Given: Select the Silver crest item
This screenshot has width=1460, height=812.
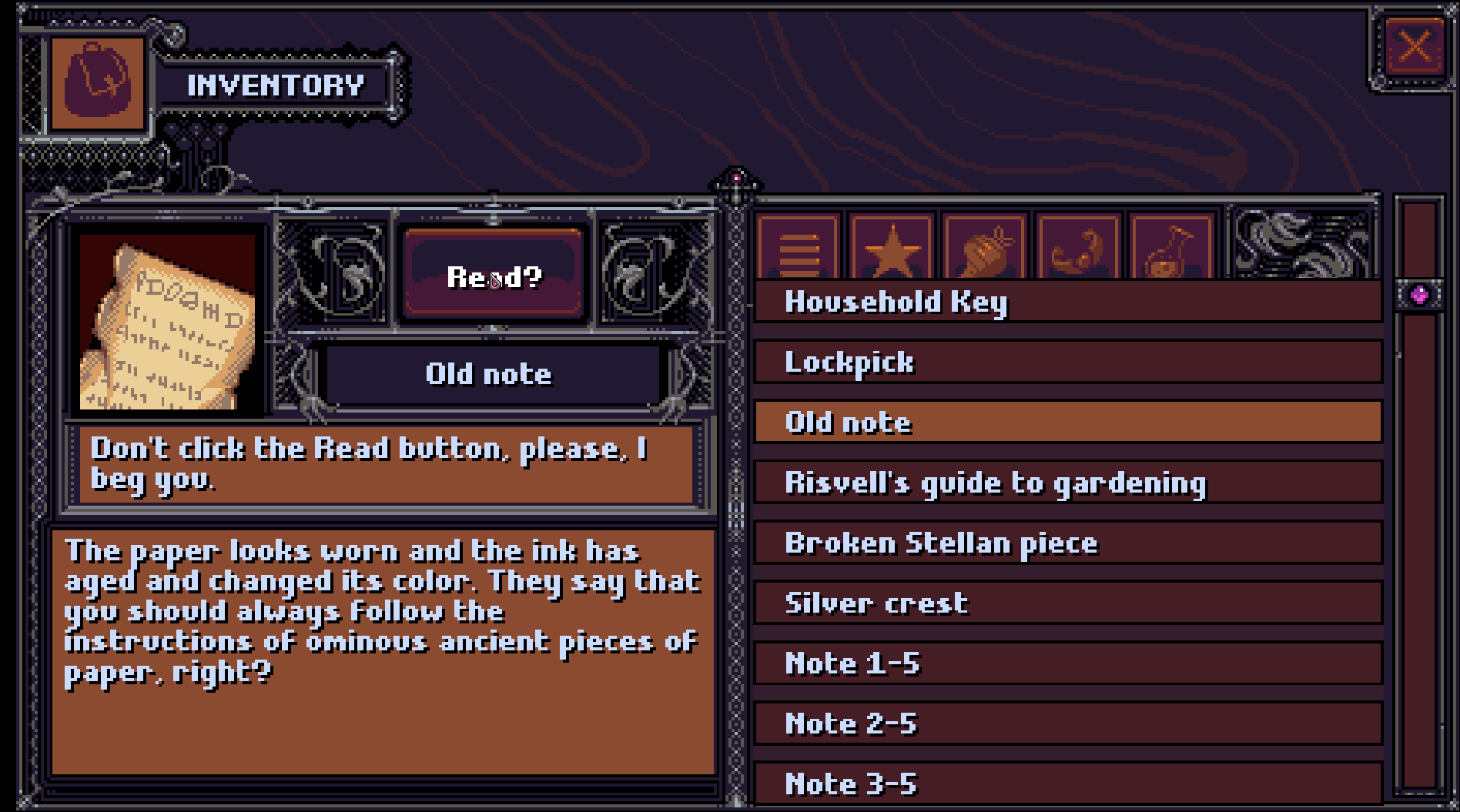Looking at the screenshot, I should [x=1067, y=603].
